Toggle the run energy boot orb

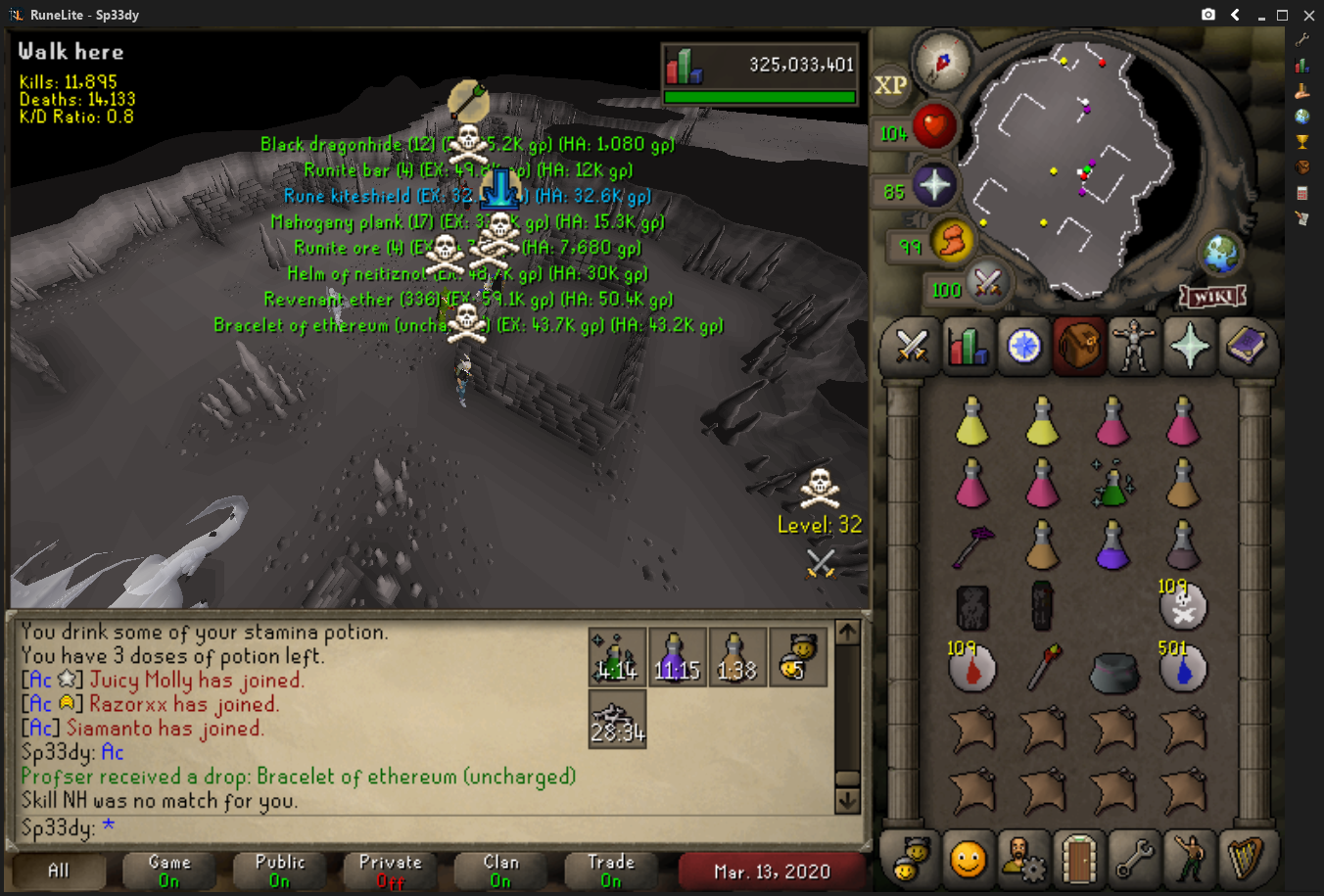coord(952,240)
